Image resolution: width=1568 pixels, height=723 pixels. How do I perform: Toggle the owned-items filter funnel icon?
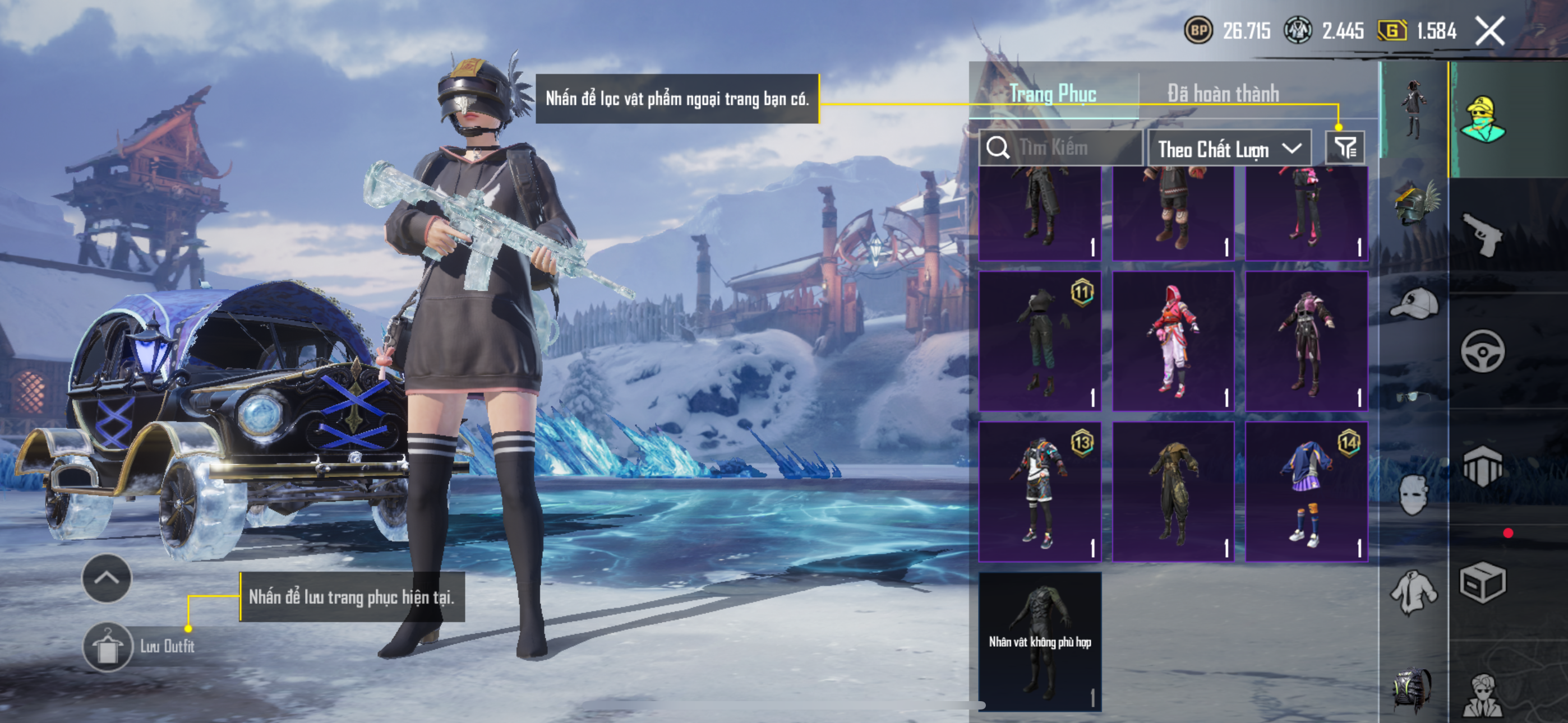(1345, 148)
